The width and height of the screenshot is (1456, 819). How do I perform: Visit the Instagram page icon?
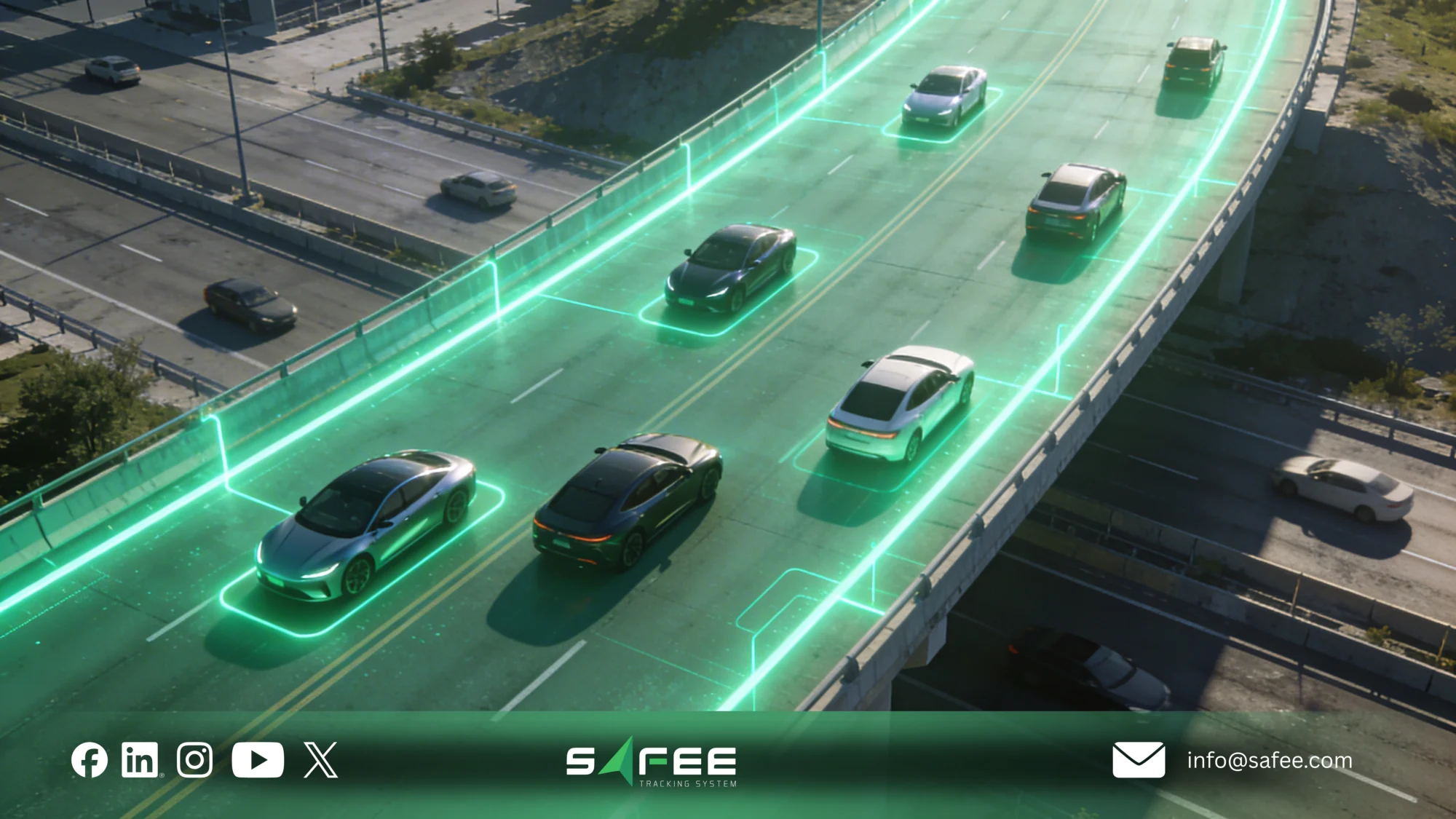click(194, 760)
